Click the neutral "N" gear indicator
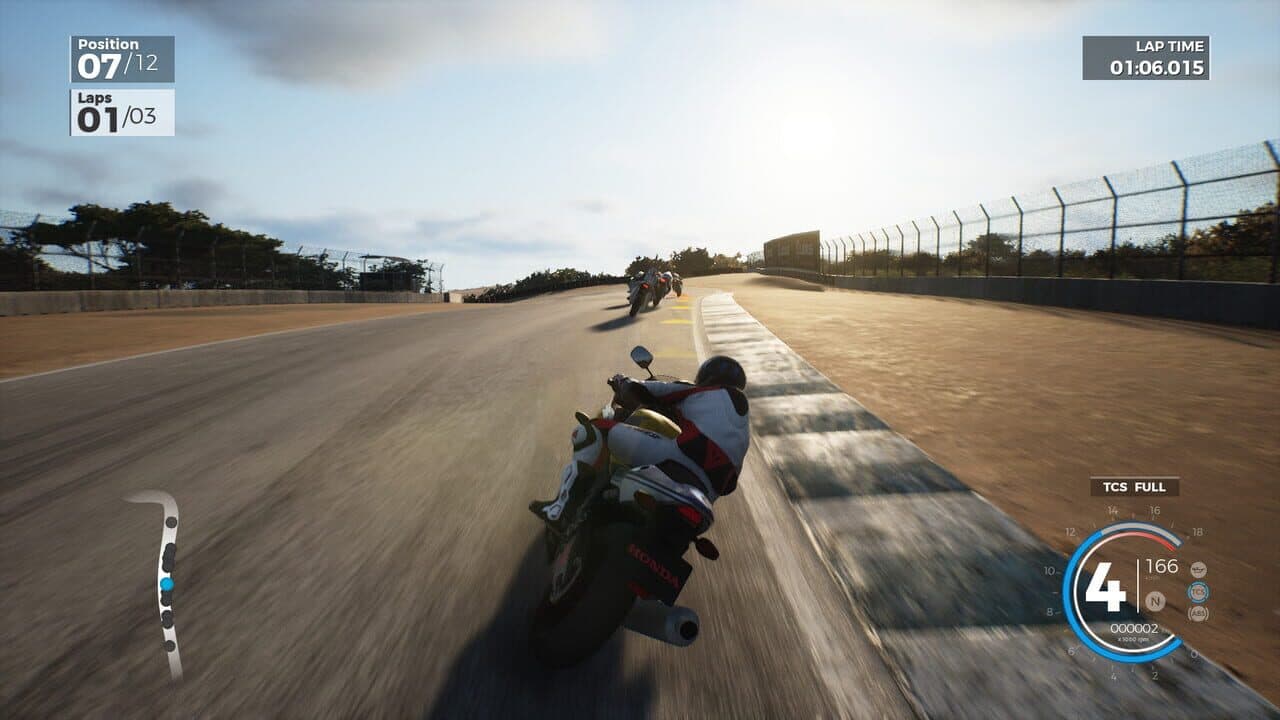 coord(1156,601)
